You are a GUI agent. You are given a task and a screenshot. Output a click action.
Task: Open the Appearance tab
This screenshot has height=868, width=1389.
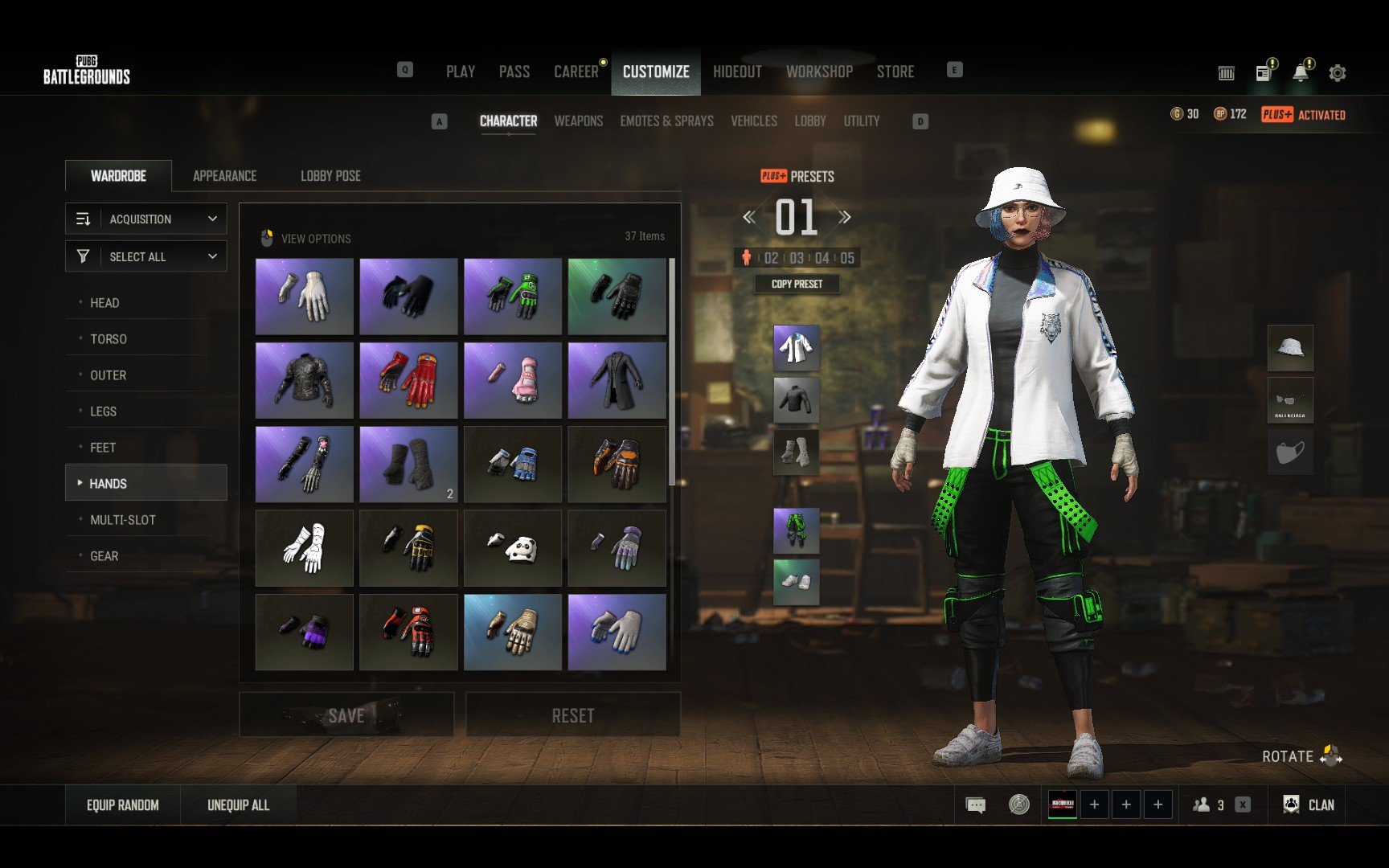224,175
